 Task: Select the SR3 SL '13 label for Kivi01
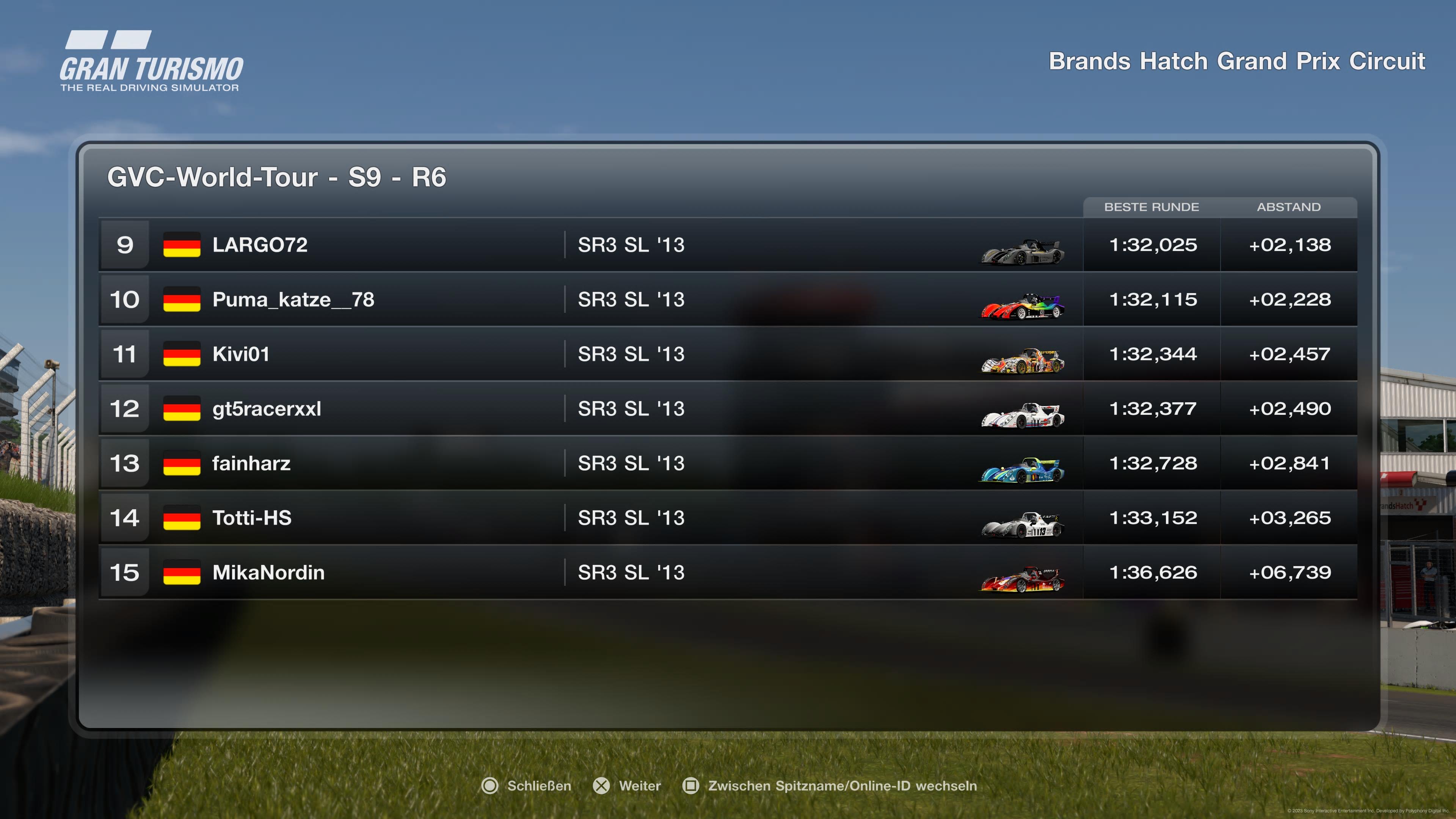(x=631, y=355)
